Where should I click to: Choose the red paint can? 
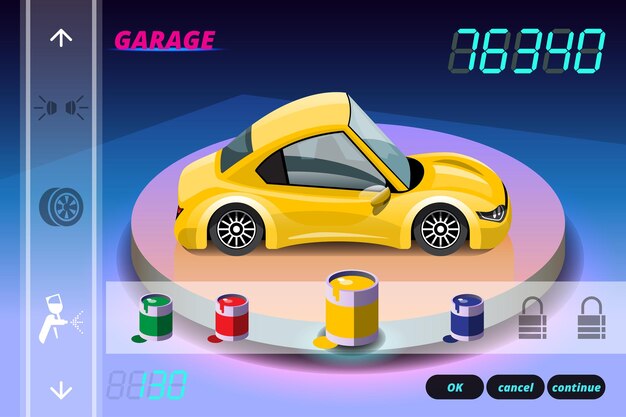(x=231, y=317)
